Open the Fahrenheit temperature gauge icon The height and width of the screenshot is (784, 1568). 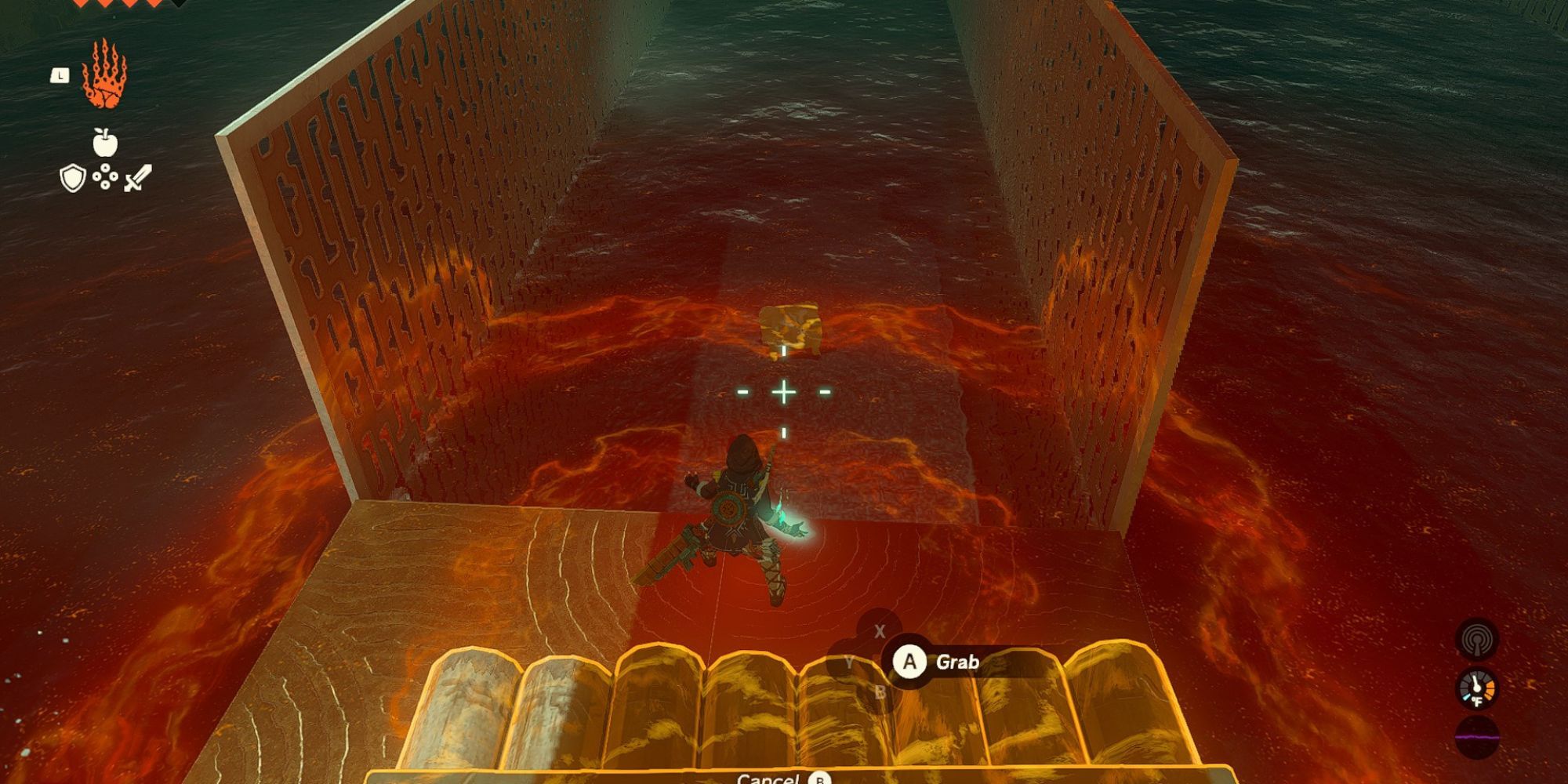coord(1477,689)
